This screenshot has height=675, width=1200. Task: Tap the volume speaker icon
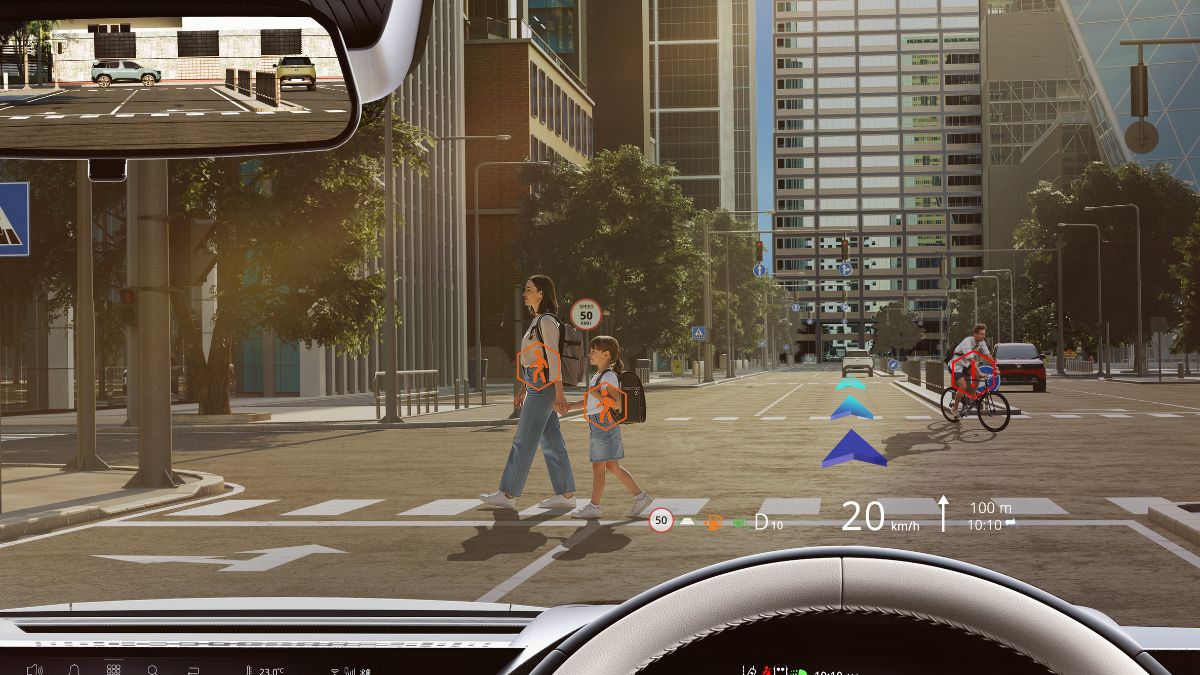coord(35,669)
